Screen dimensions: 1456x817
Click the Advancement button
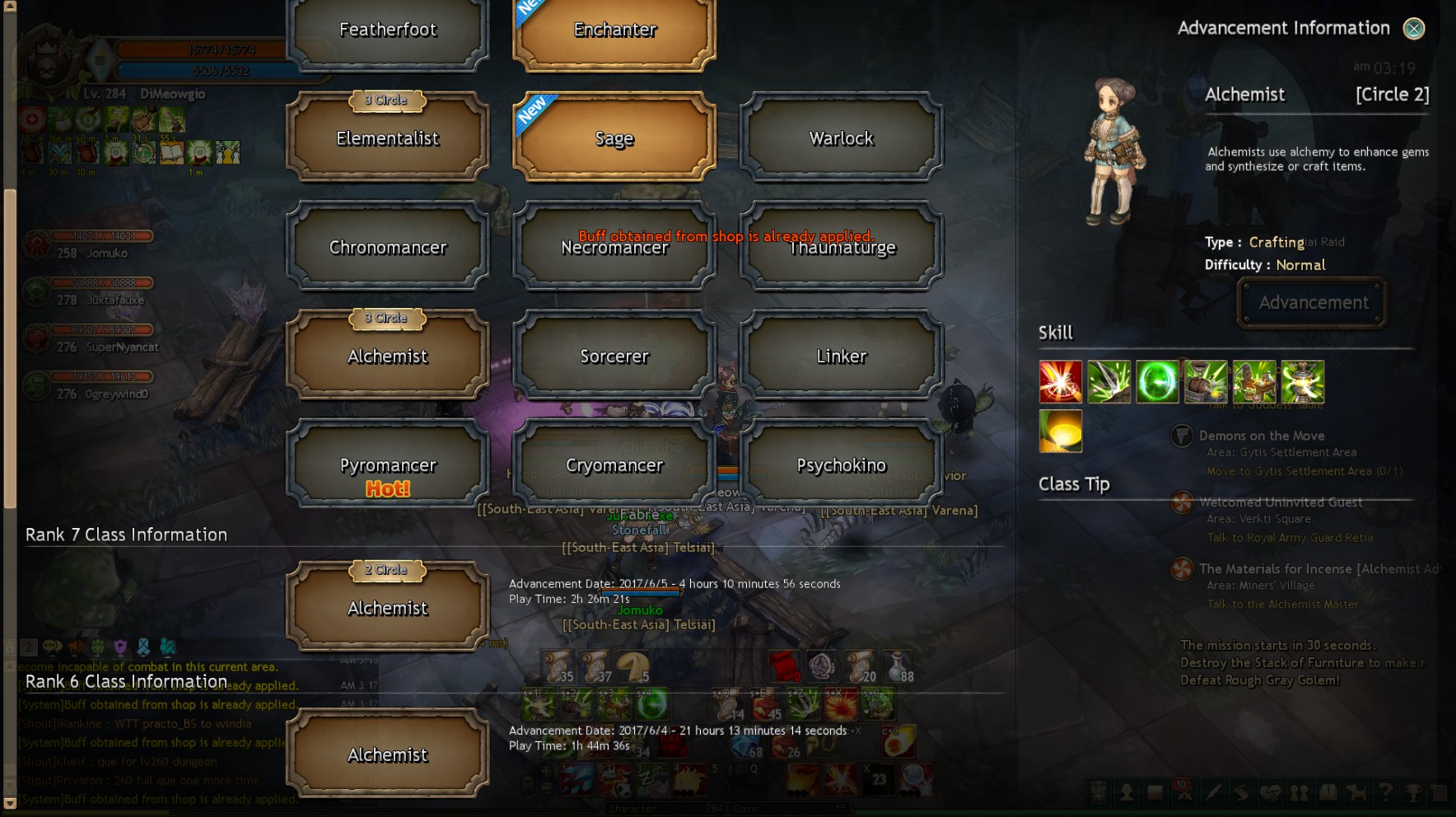(1313, 303)
